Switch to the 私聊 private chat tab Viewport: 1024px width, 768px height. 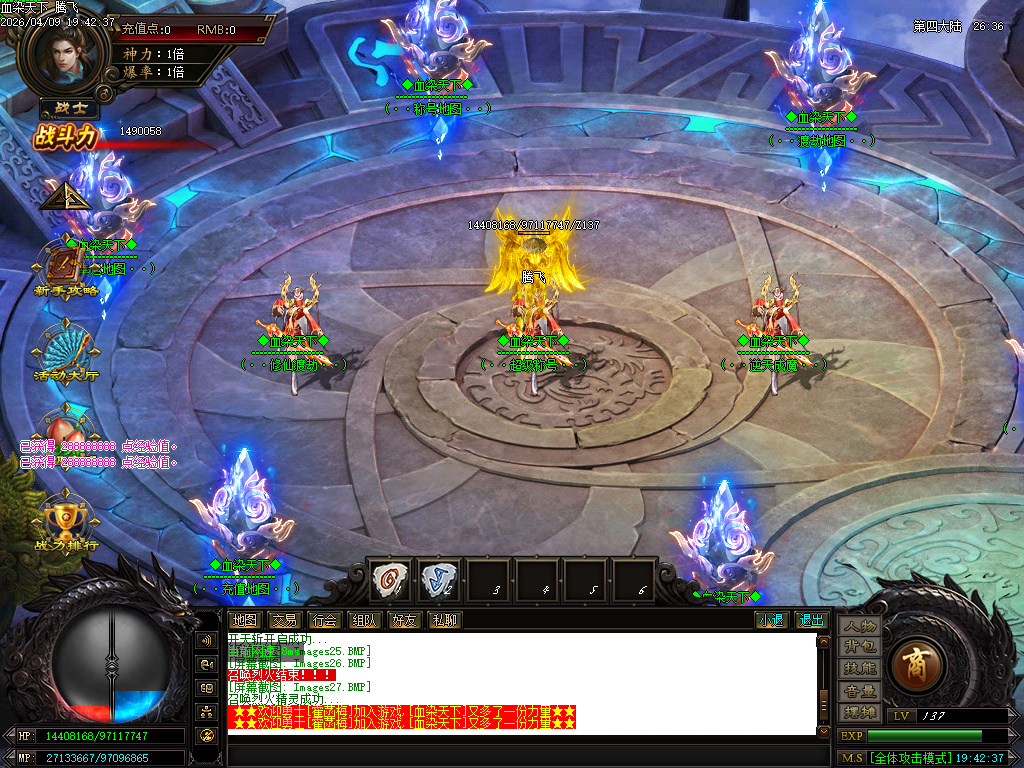[444, 620]
